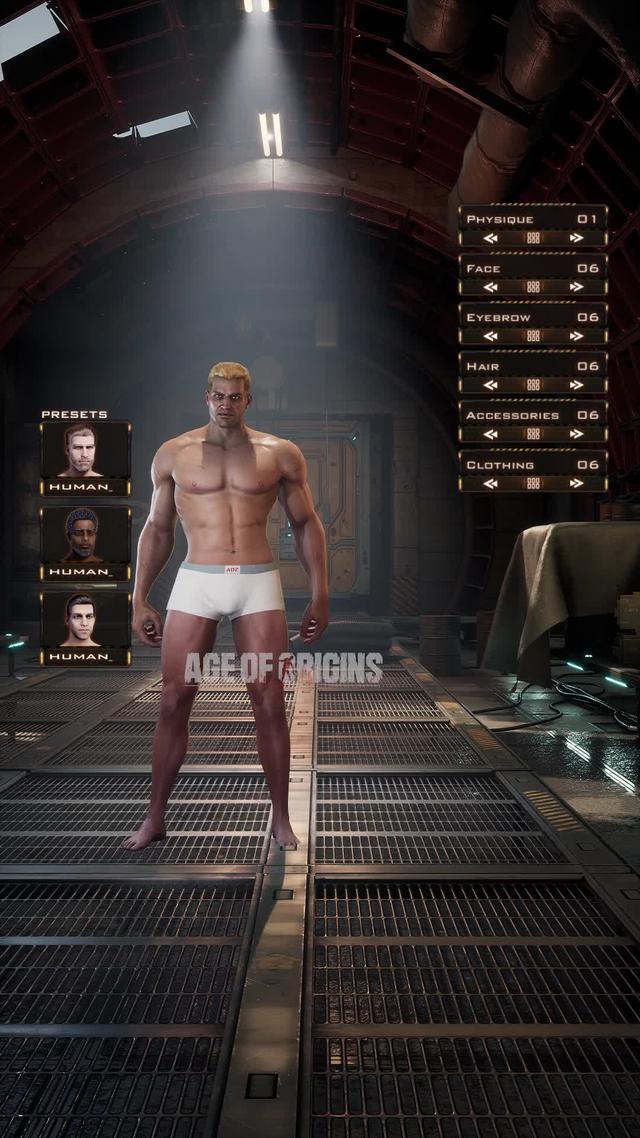Select the next Eyebrow style
The image size is (640, 1138).
pos(576,336)
